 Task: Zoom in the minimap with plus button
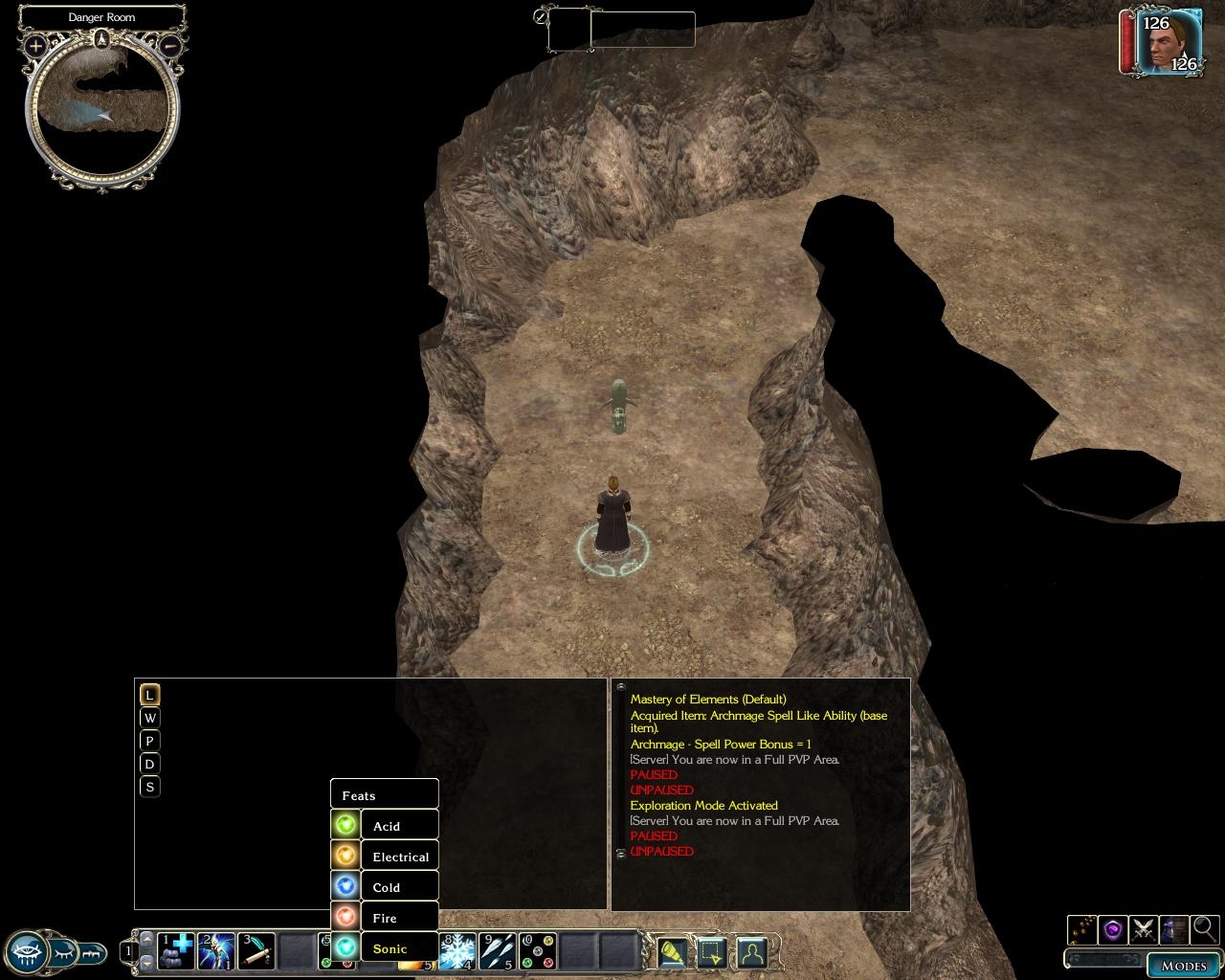tap(35, 45)
